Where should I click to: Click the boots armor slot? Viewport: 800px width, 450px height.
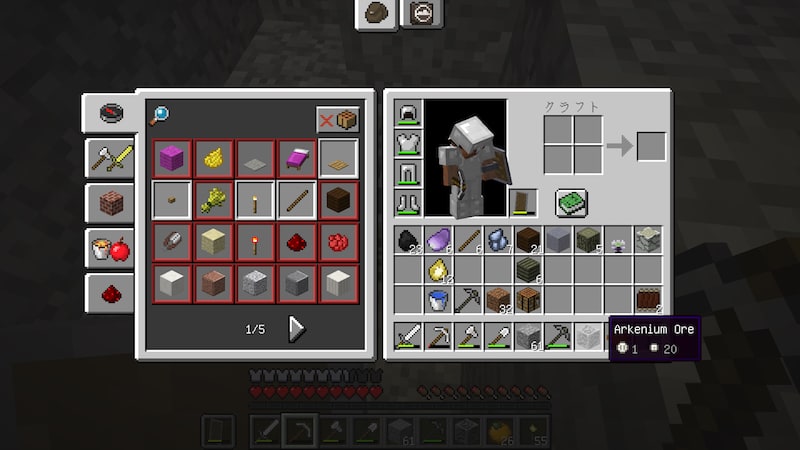click(x=408, y=202)
